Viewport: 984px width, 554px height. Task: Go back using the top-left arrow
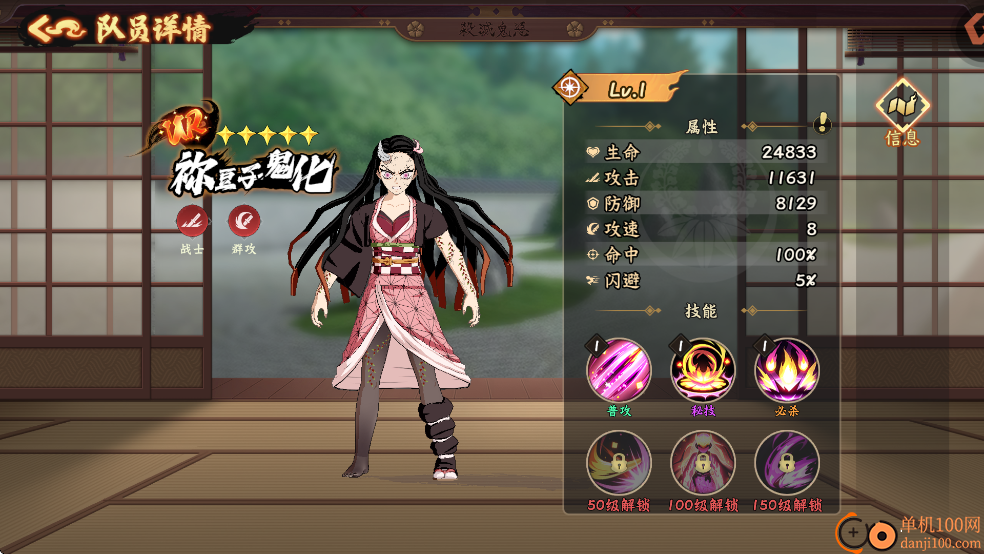click(x=55, y=28)
